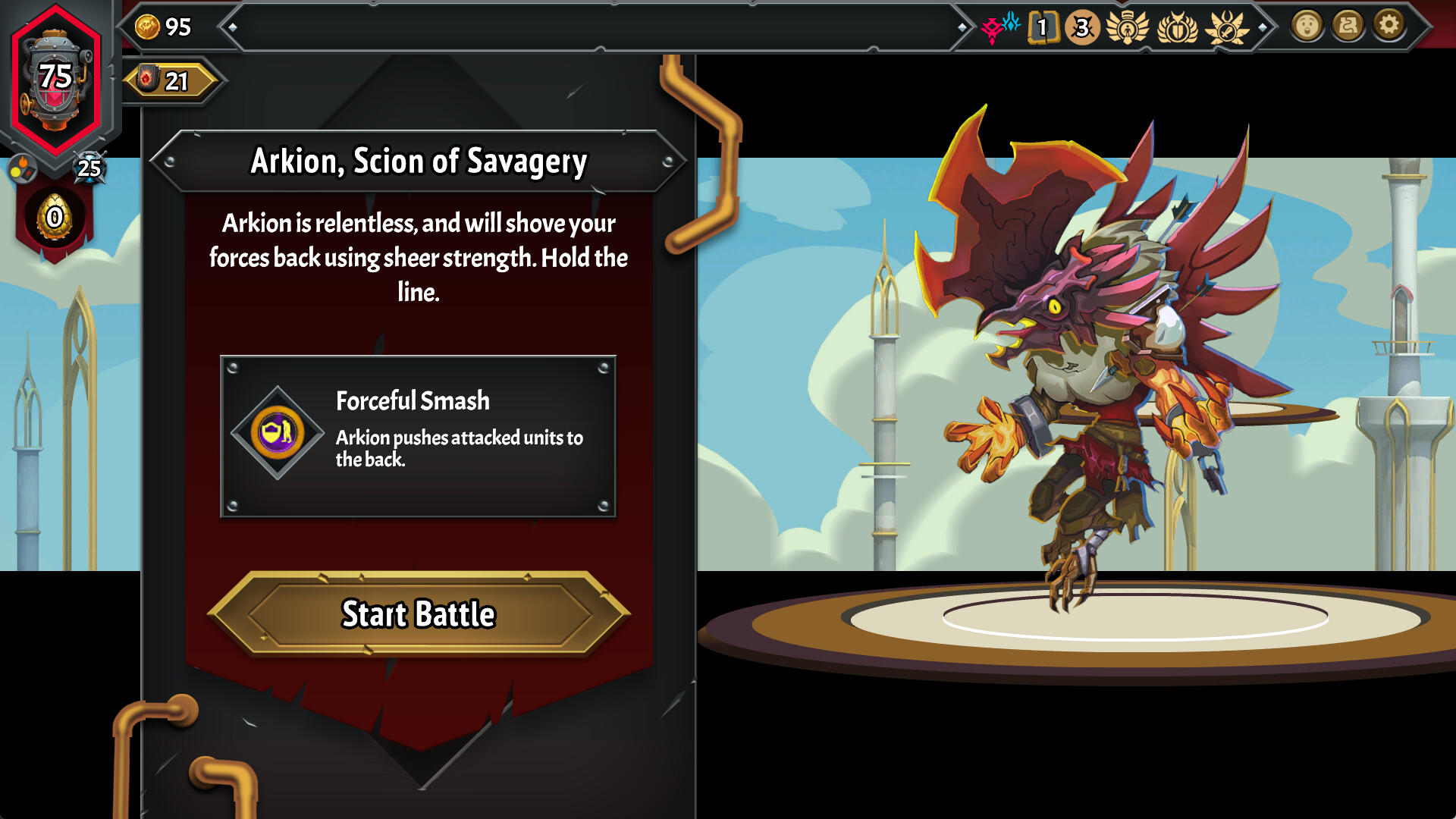Expand the left chevron of the top bar
The image size is (1456, 819).
click(232, 28)
